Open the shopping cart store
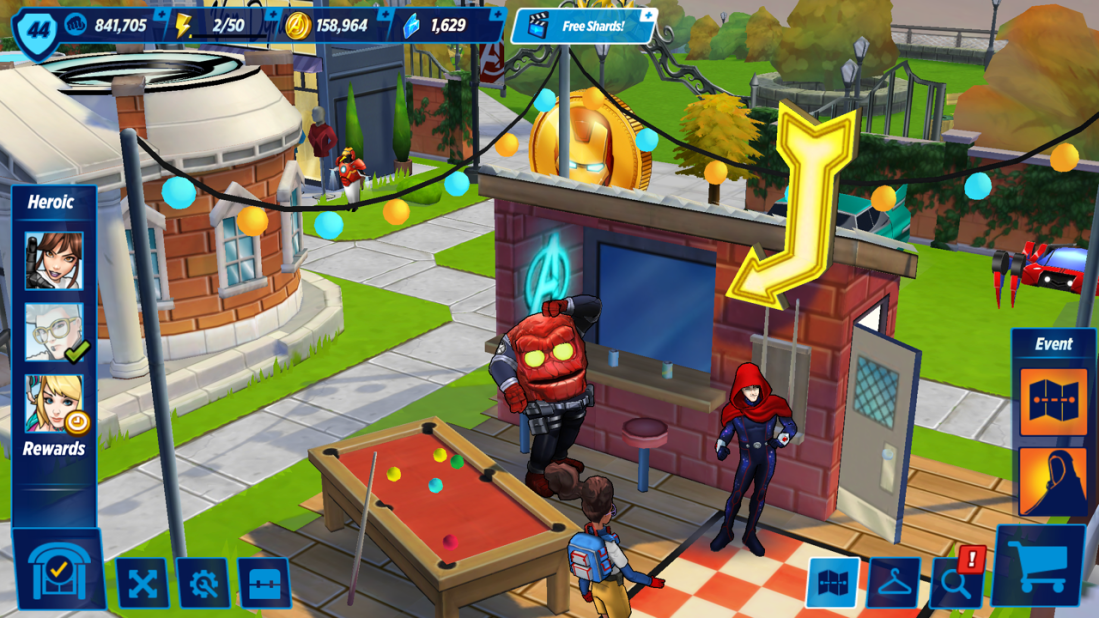 click(1038, 566)
